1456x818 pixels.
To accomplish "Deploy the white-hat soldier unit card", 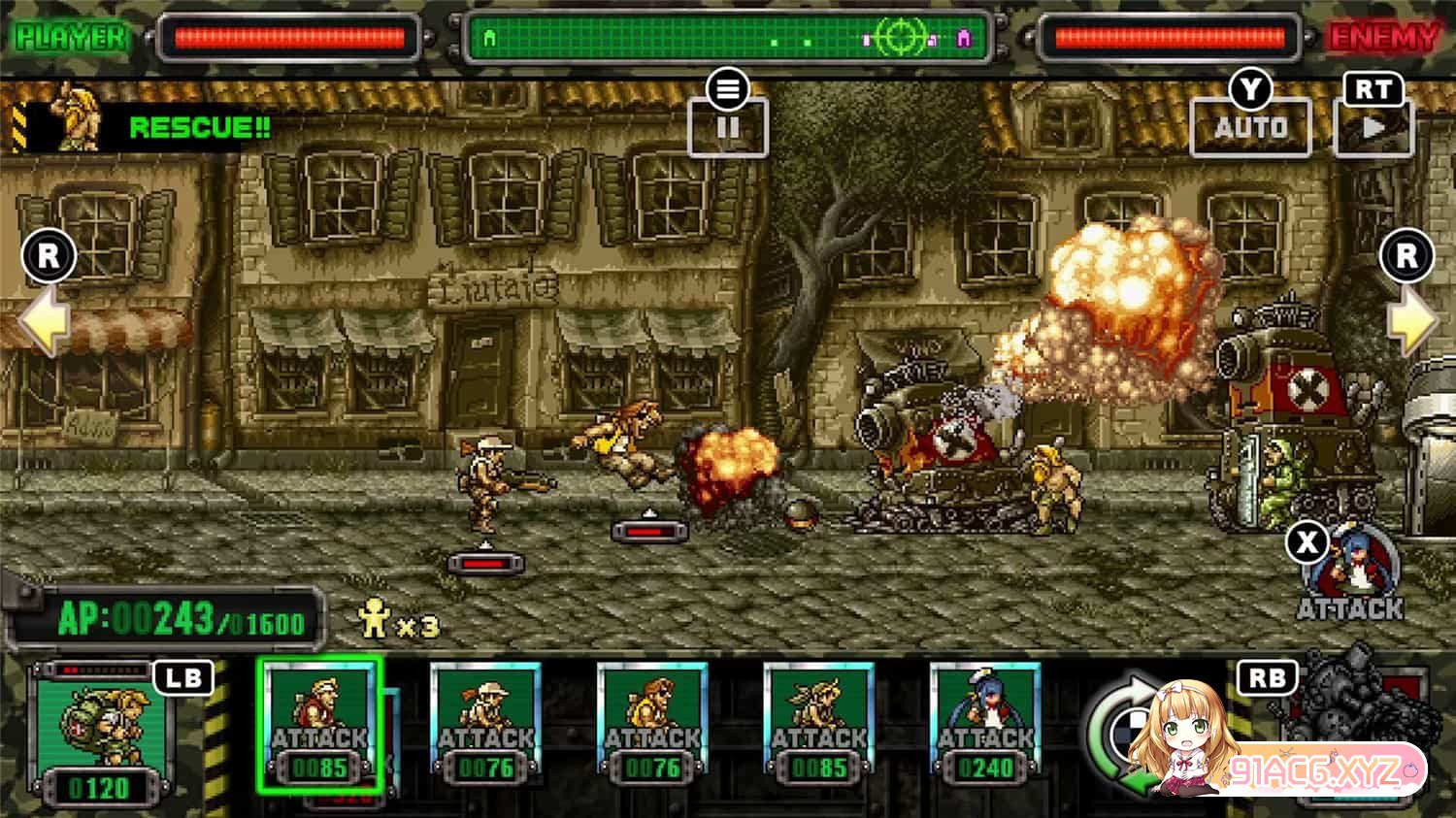I will pos(485,724).
